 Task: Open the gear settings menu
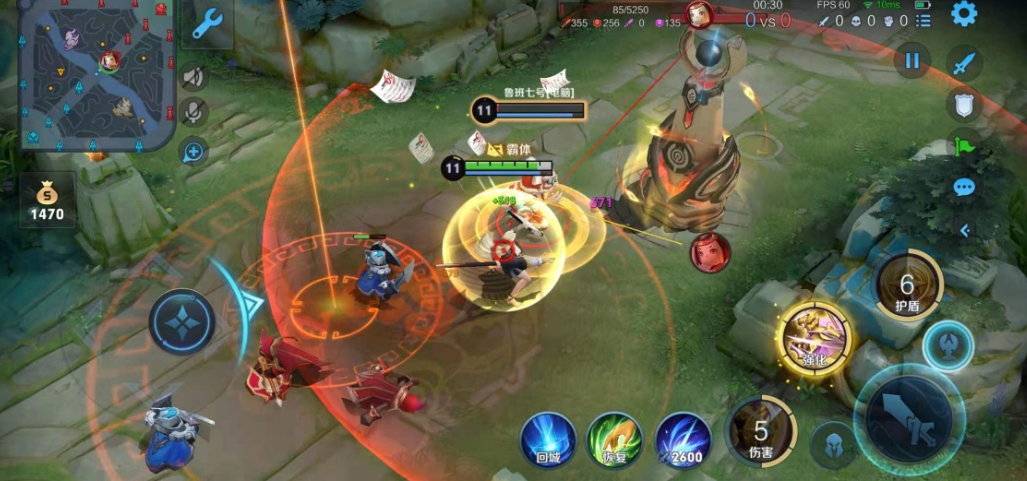(x=963, y=14)
